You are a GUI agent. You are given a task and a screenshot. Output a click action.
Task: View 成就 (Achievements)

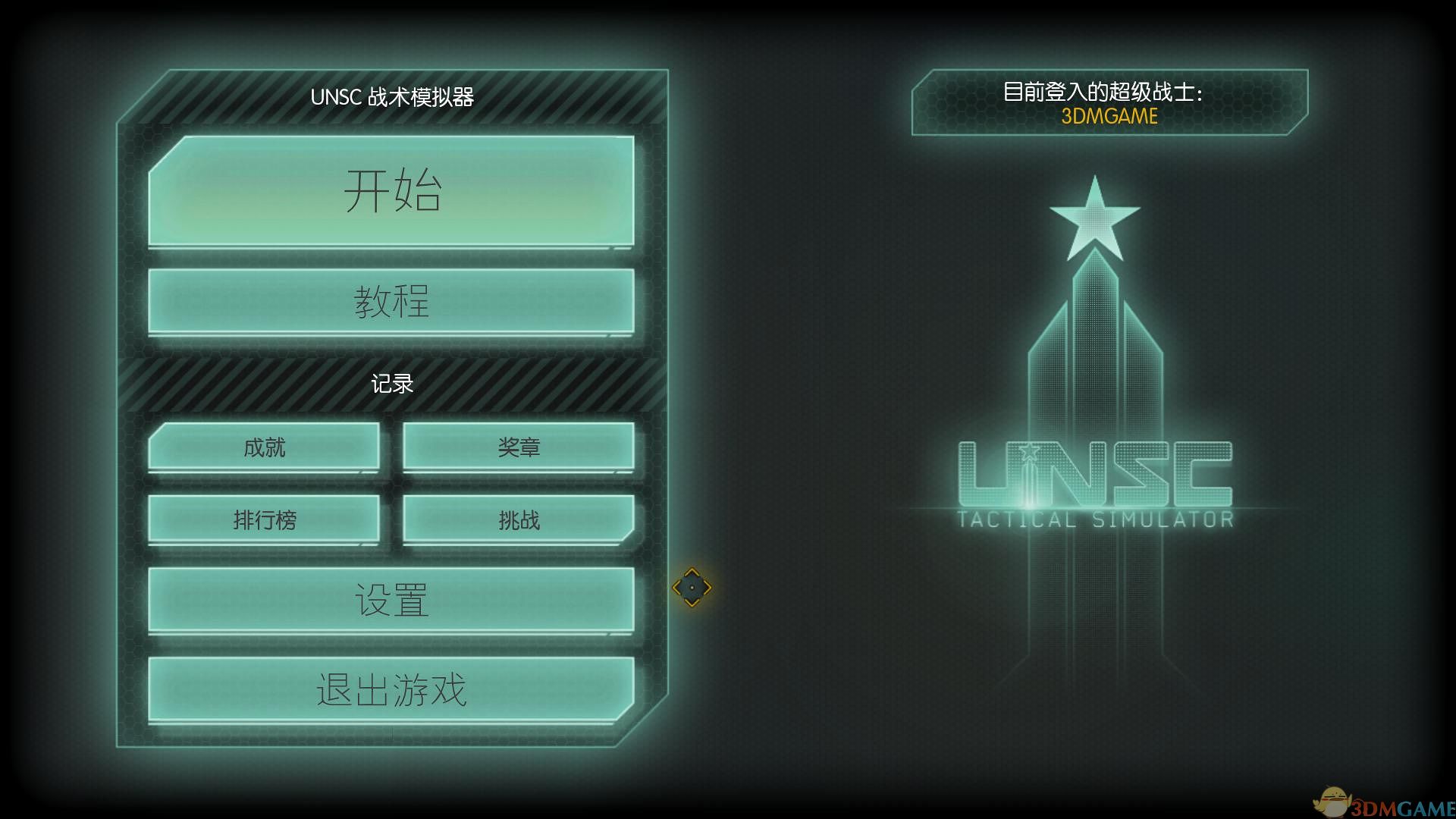click(265, 448)
